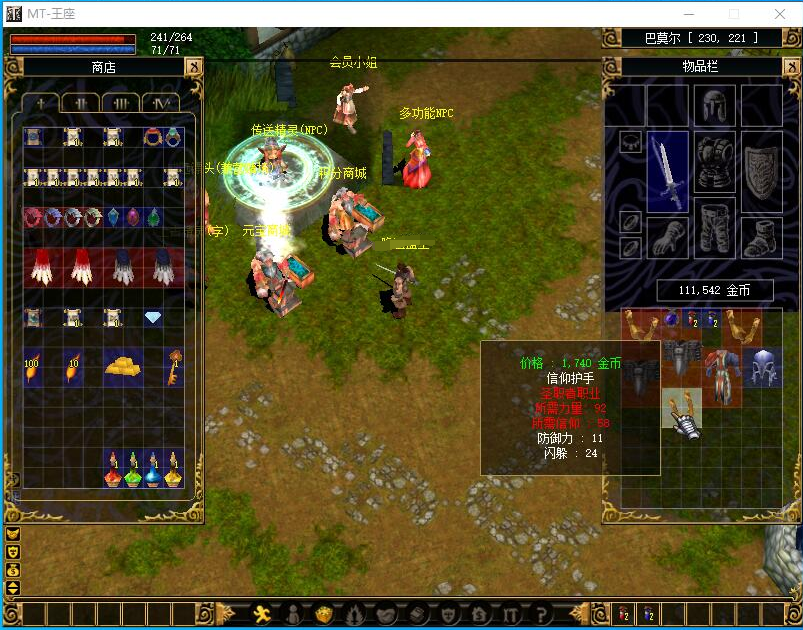This screenshot has height=630, width=803.
Task: Close the MT-王座 game window
Action: point(780,14)
